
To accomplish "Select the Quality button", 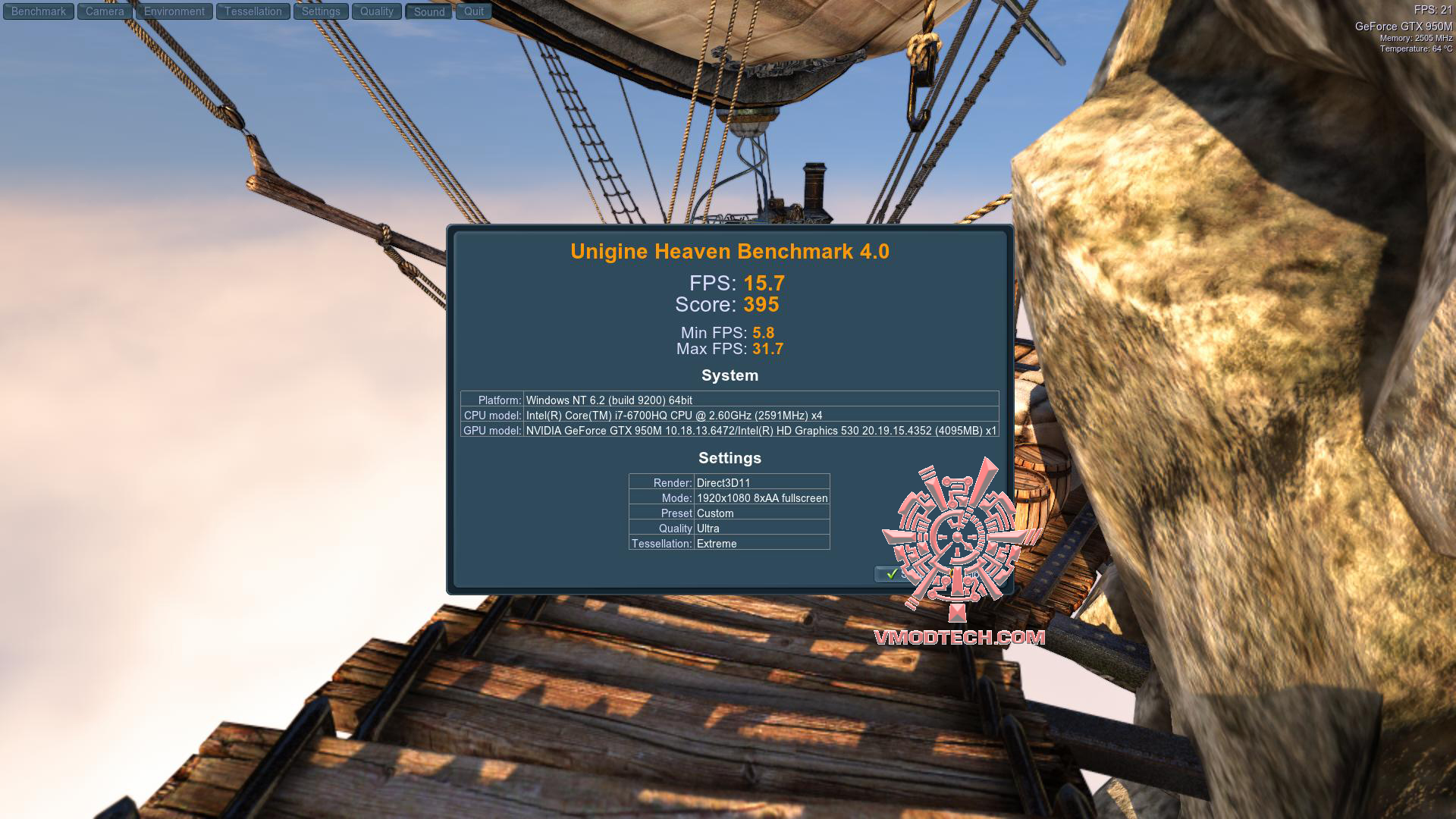I will pos(377,11).
